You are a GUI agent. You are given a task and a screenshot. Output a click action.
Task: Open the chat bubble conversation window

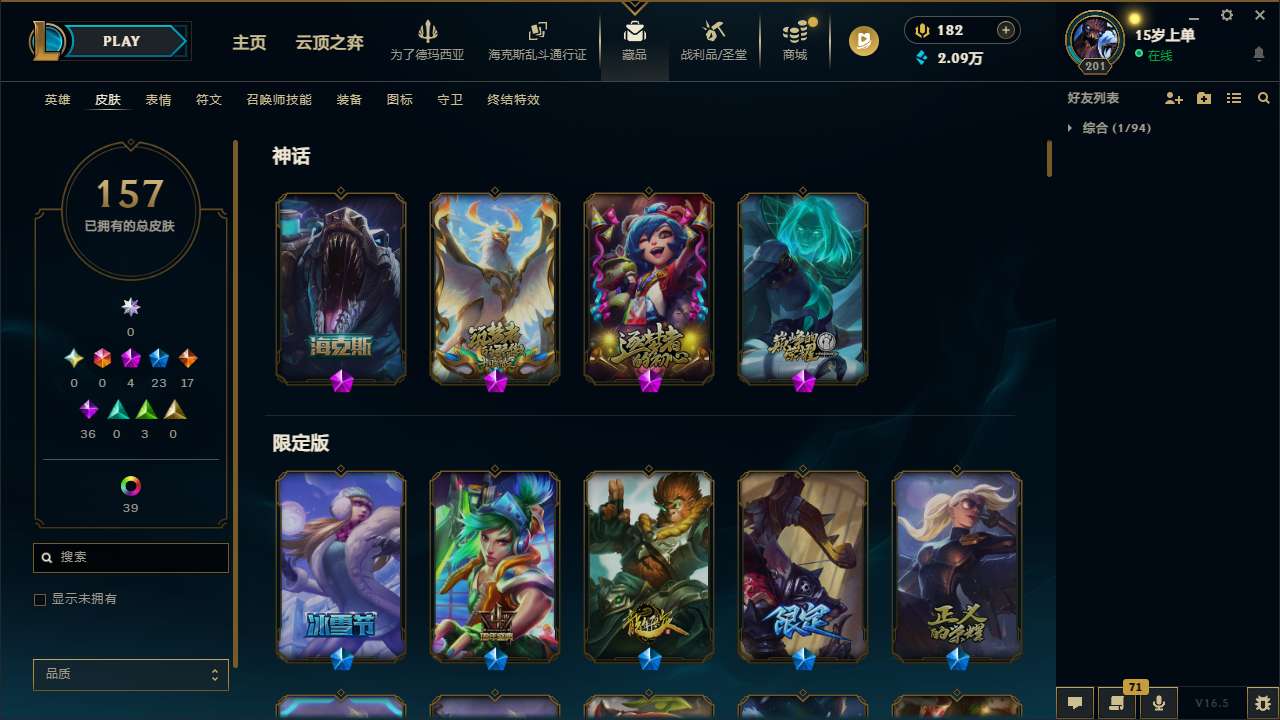[x=1075, y=701]
